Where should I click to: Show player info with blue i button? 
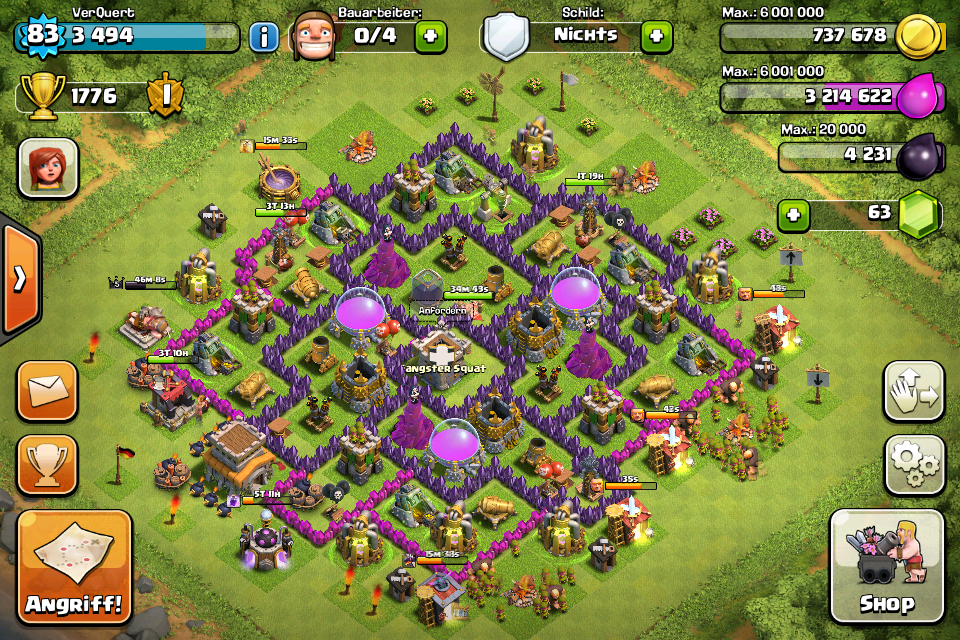263,37
